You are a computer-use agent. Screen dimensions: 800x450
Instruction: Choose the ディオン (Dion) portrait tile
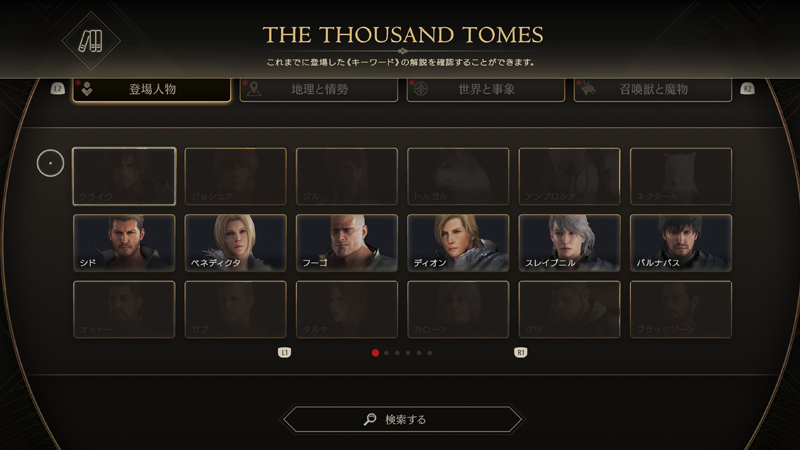click(x=458, y=243)
